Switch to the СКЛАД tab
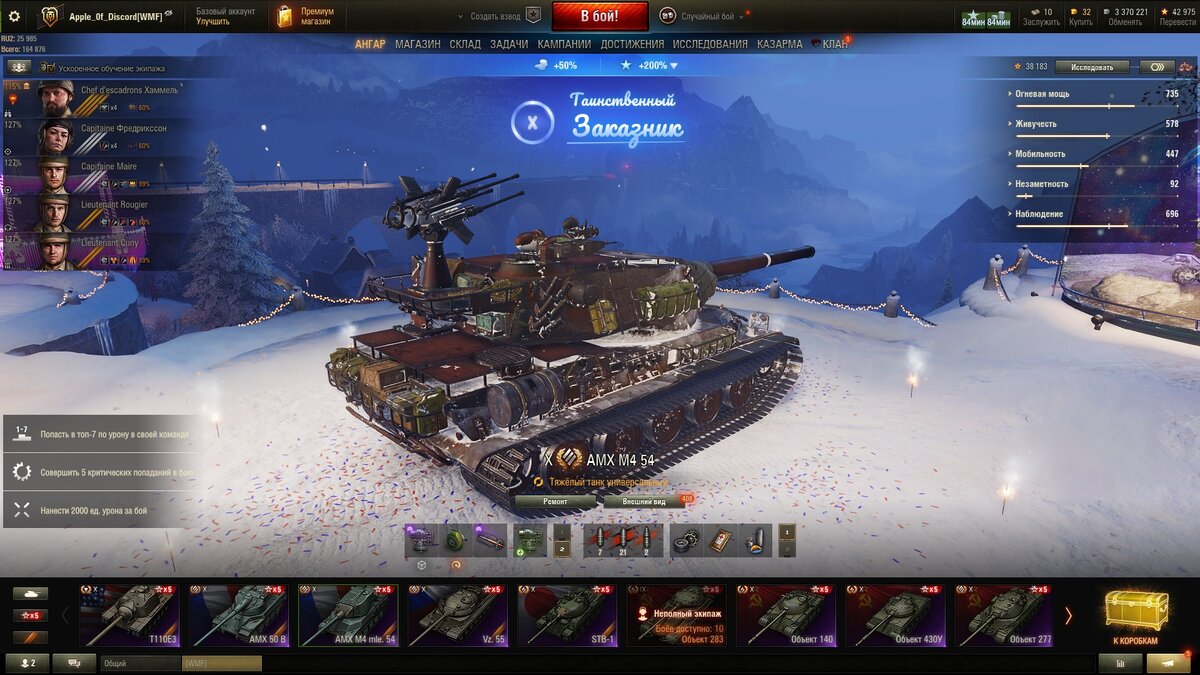Viewport: 1200px width, 675px height. (465, 44)
